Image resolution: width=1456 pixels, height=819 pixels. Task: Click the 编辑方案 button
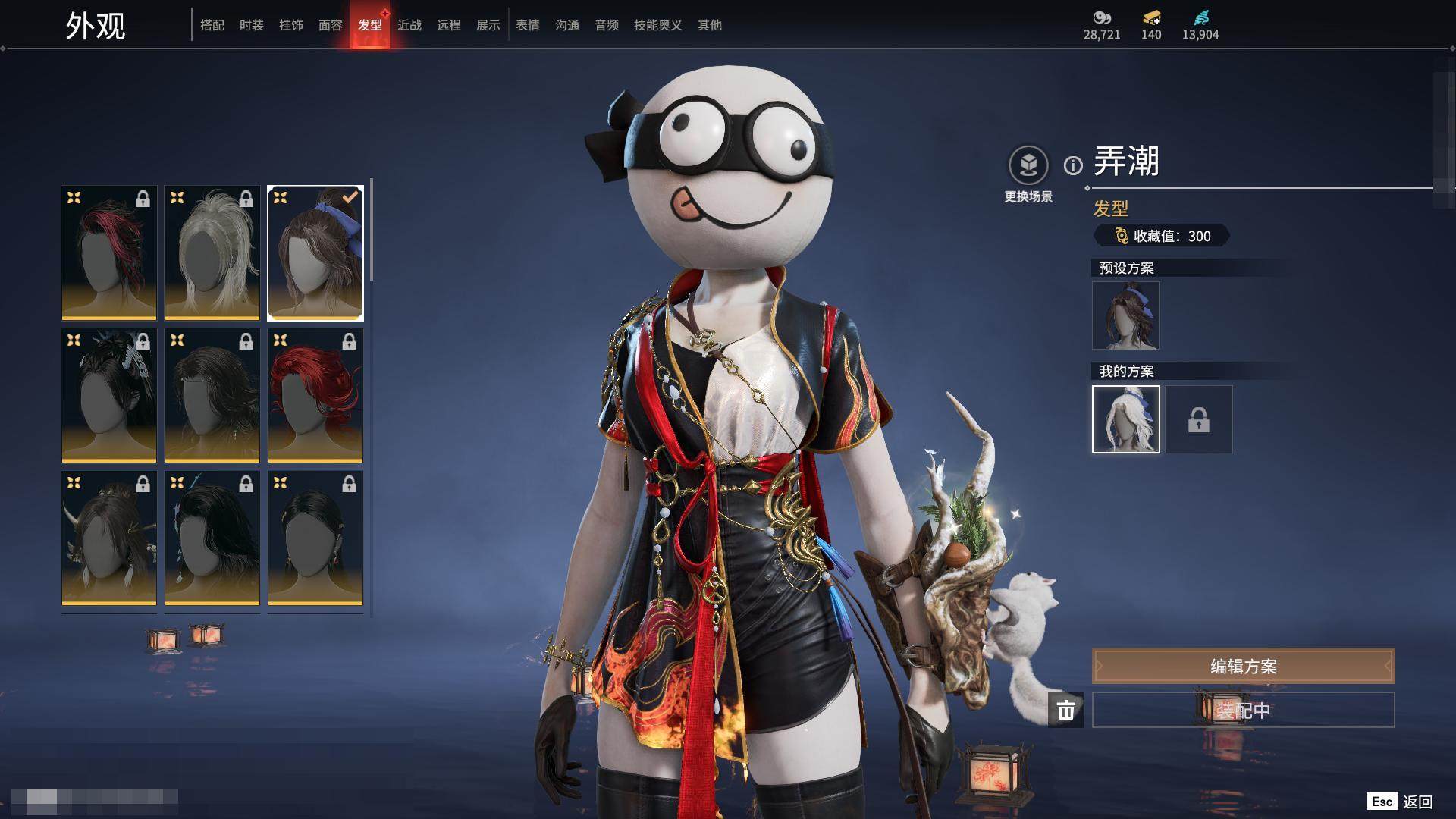point(1243,667)
